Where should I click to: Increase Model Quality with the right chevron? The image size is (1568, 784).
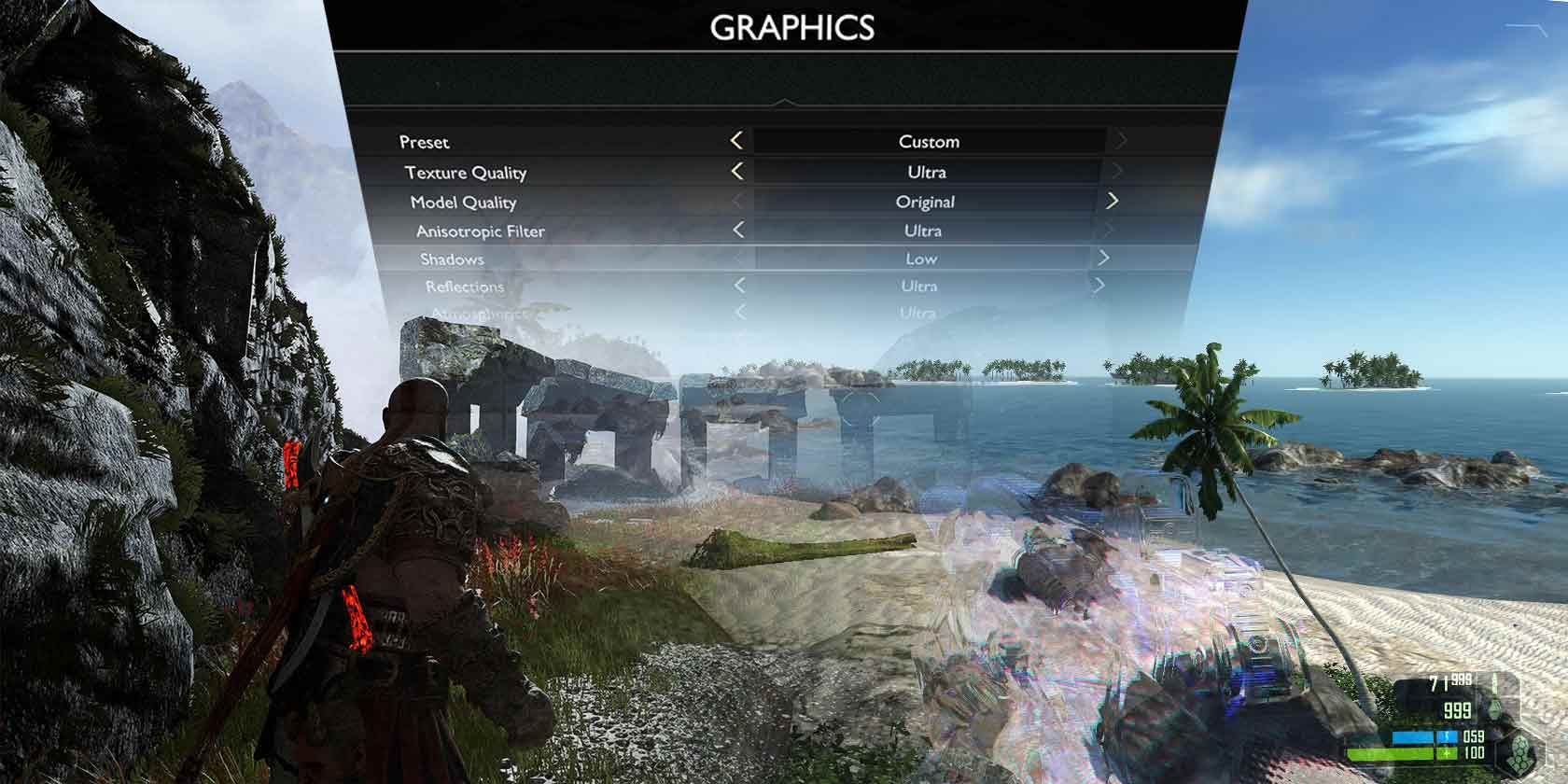click(x=1113, y=200)
